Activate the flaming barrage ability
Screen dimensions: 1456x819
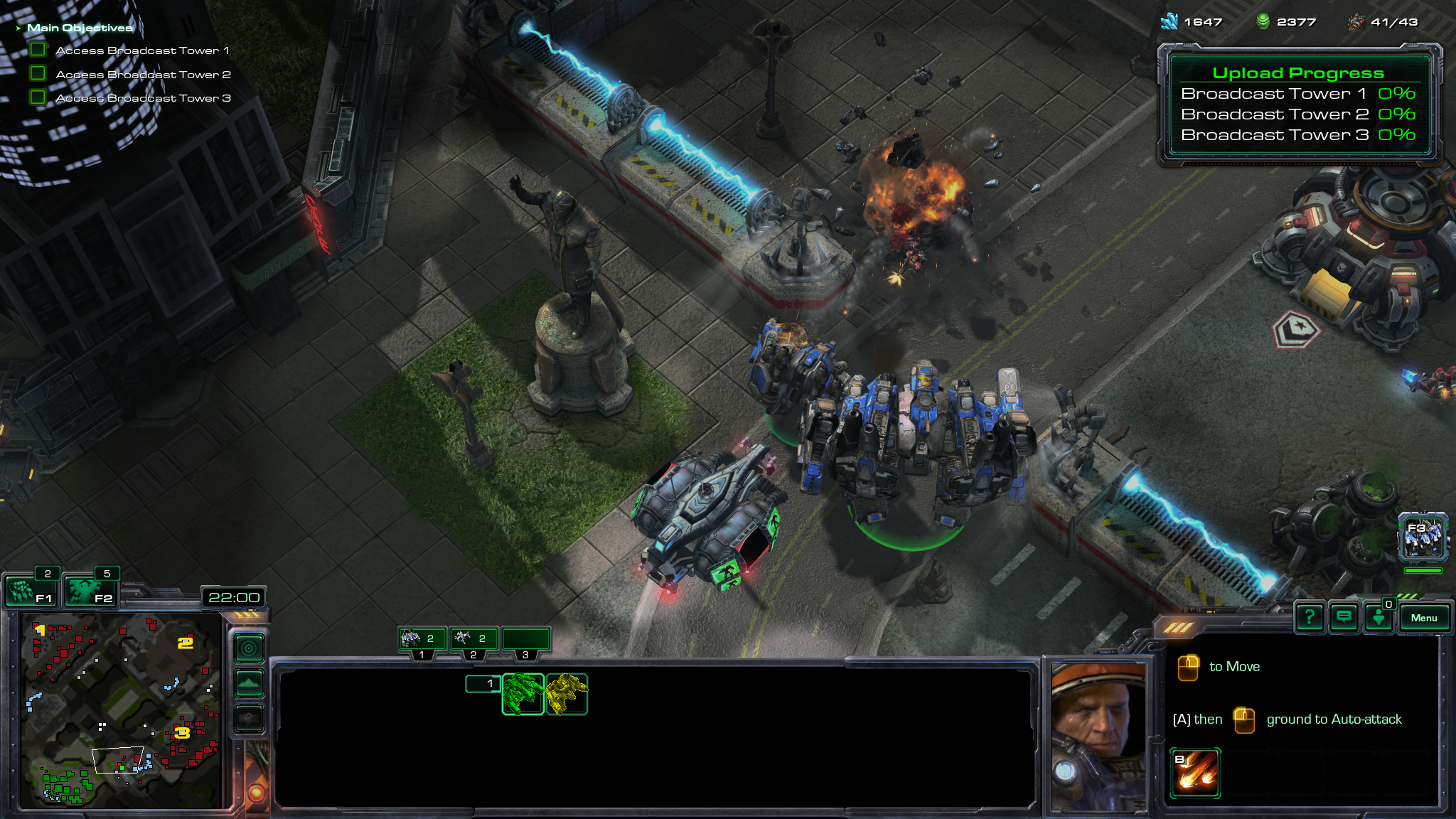[x=1195, y=772]
